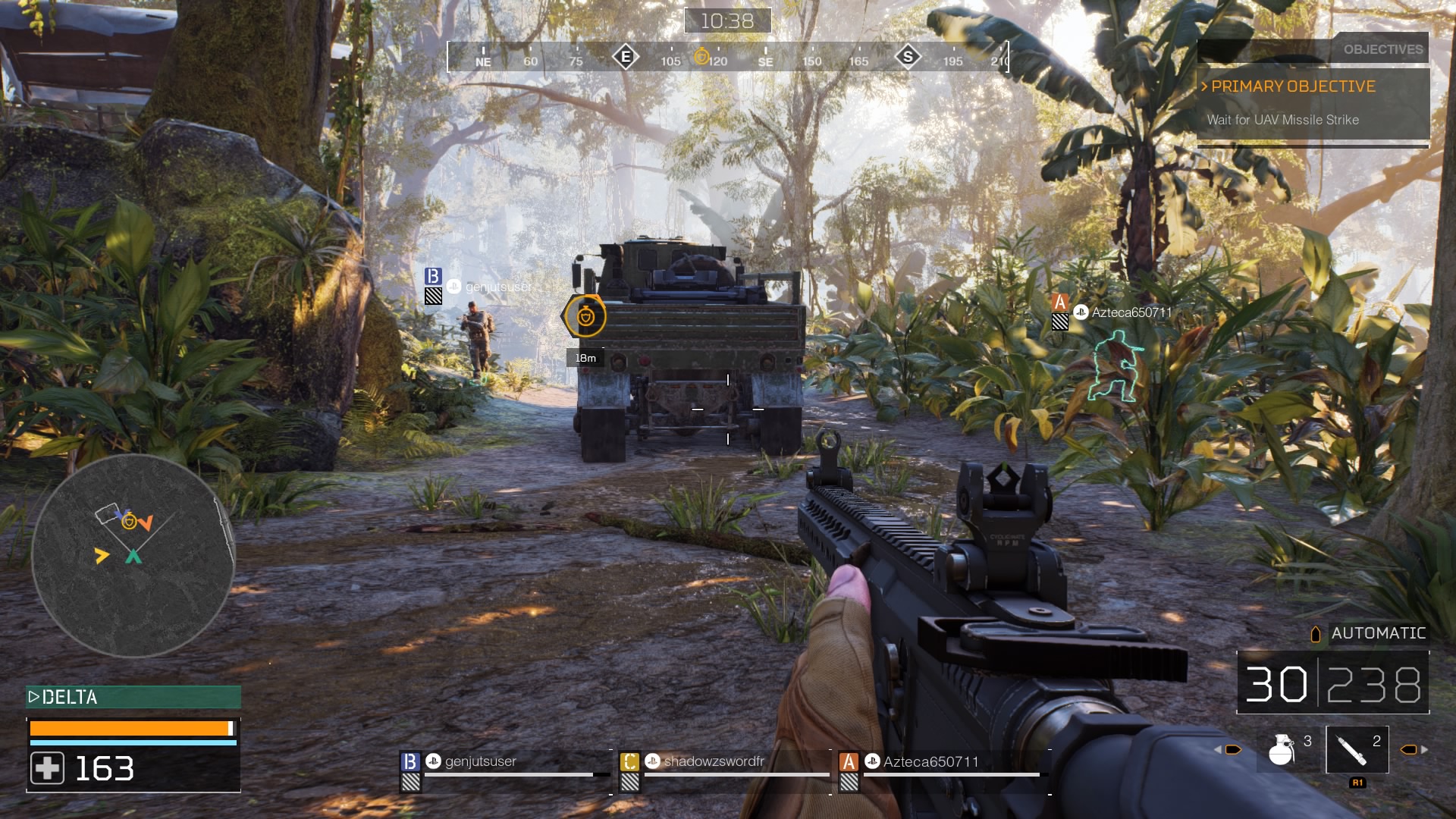Click the Objectives panel header
The image size is (1456, 819).
click(1382, 49)
